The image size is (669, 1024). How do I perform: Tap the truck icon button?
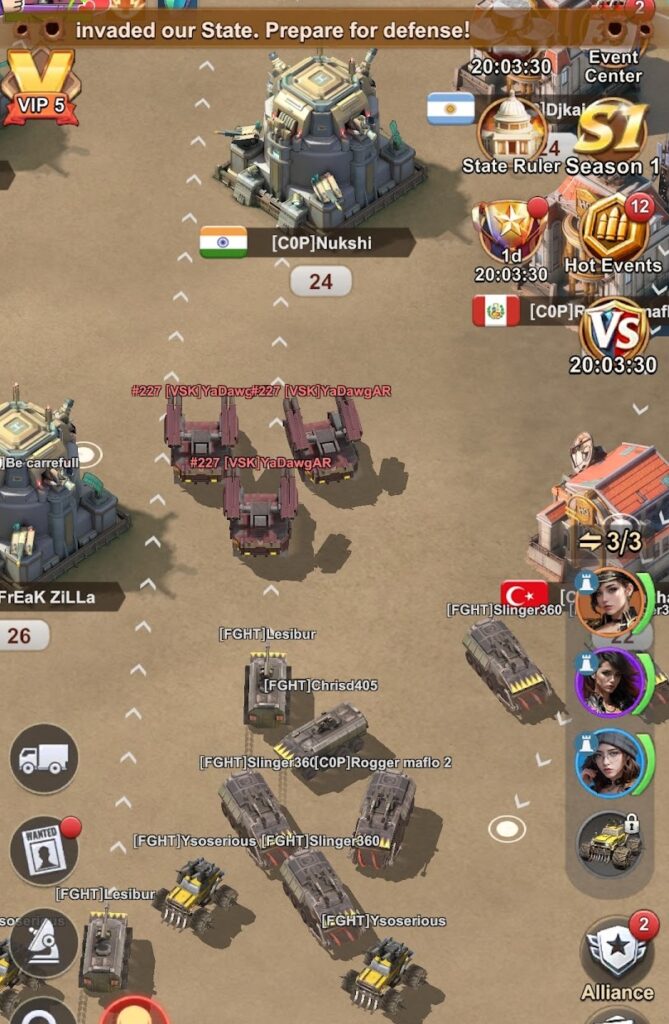[44, 758]
